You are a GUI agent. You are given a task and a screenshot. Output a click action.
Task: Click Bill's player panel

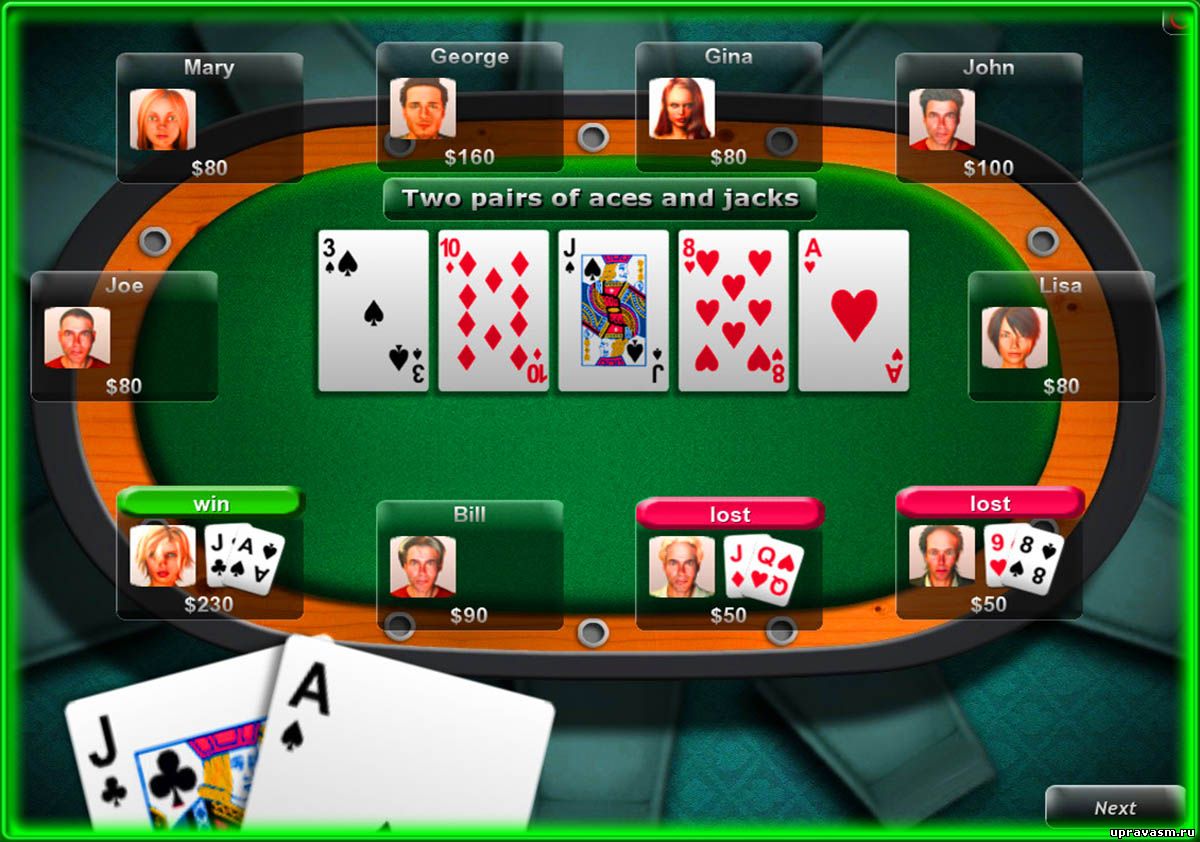coord(469,565)
